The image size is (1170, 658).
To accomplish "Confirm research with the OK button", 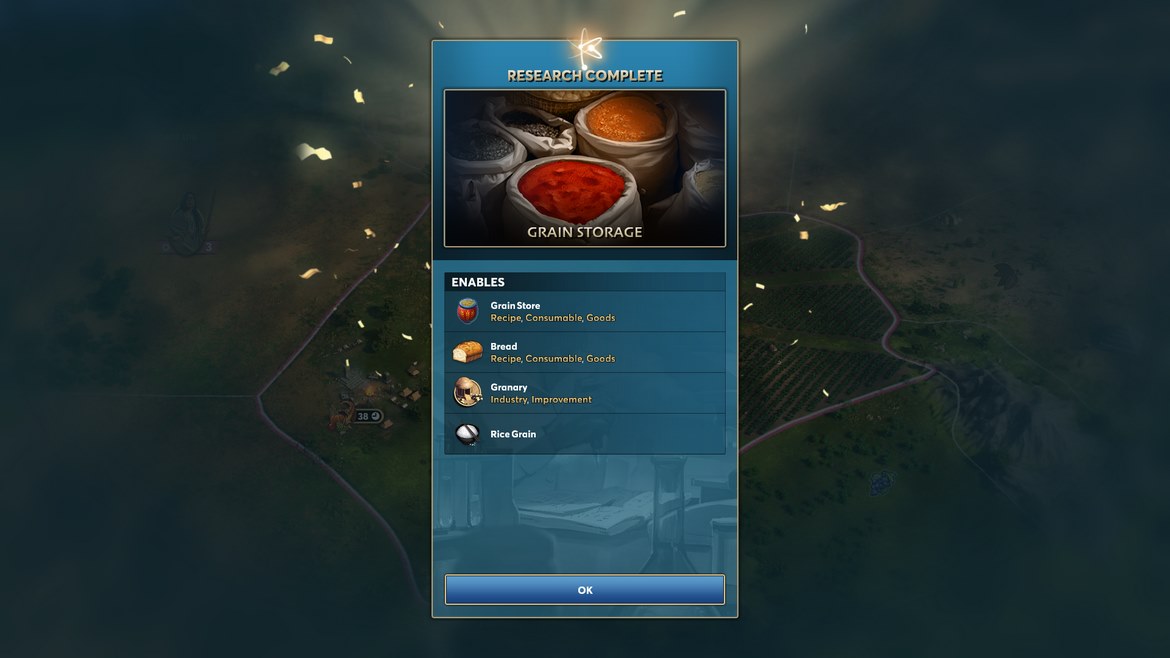I will coord(585,590).
